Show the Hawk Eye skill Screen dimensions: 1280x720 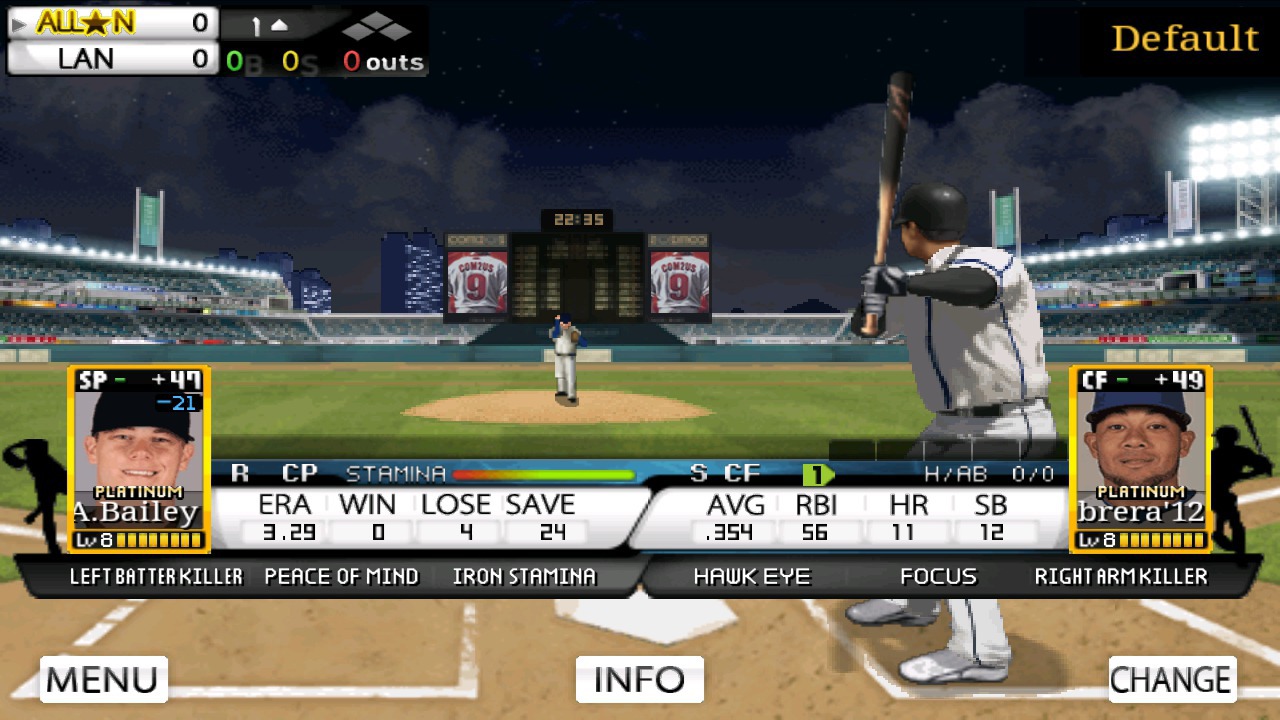coord(751,576)
